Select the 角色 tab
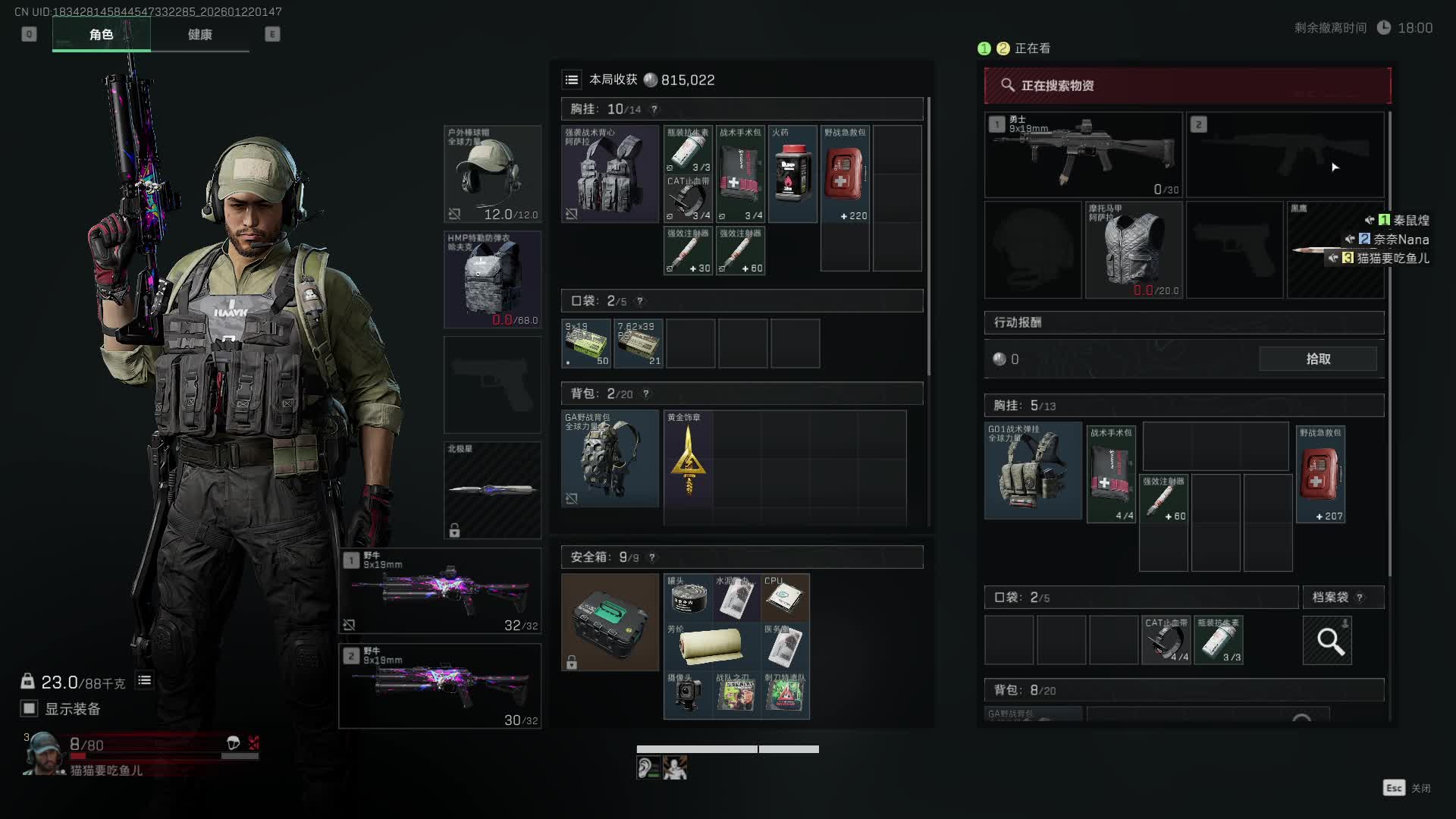The width and height of the screenshot is (1456, 819). (x=101, y=35)
